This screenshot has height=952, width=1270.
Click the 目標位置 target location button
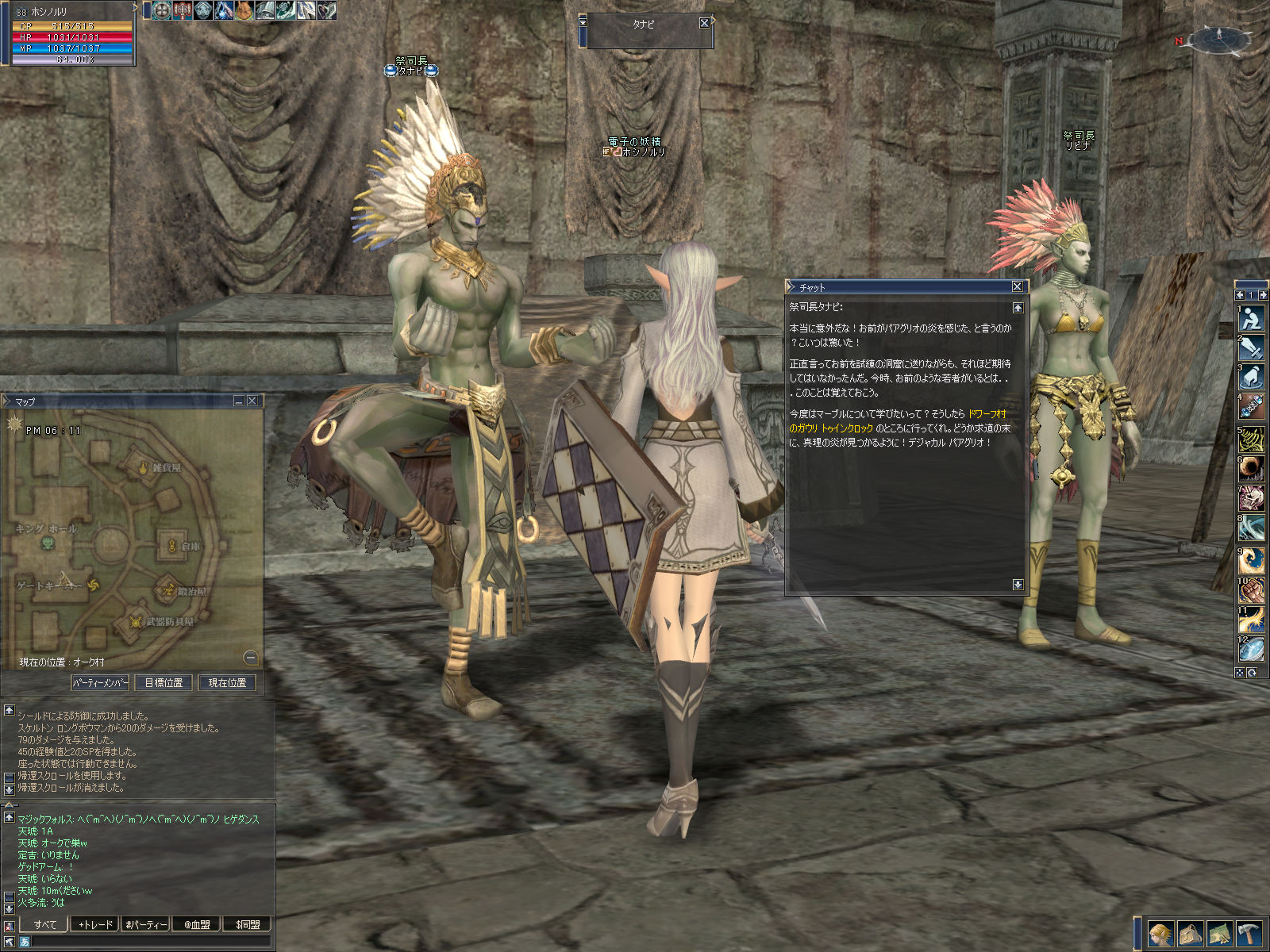[x=164, y=682]
